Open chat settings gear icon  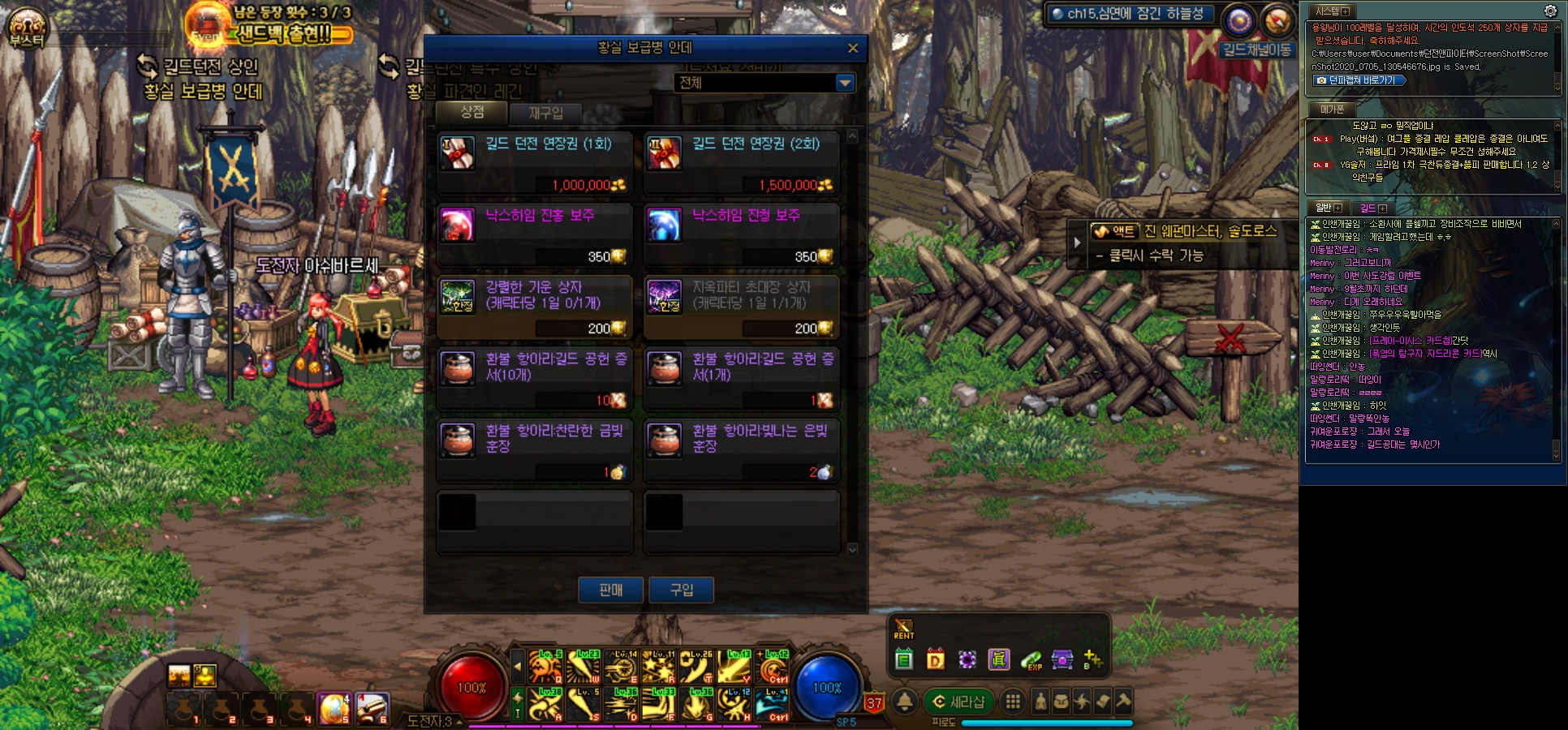(1550, 11)
